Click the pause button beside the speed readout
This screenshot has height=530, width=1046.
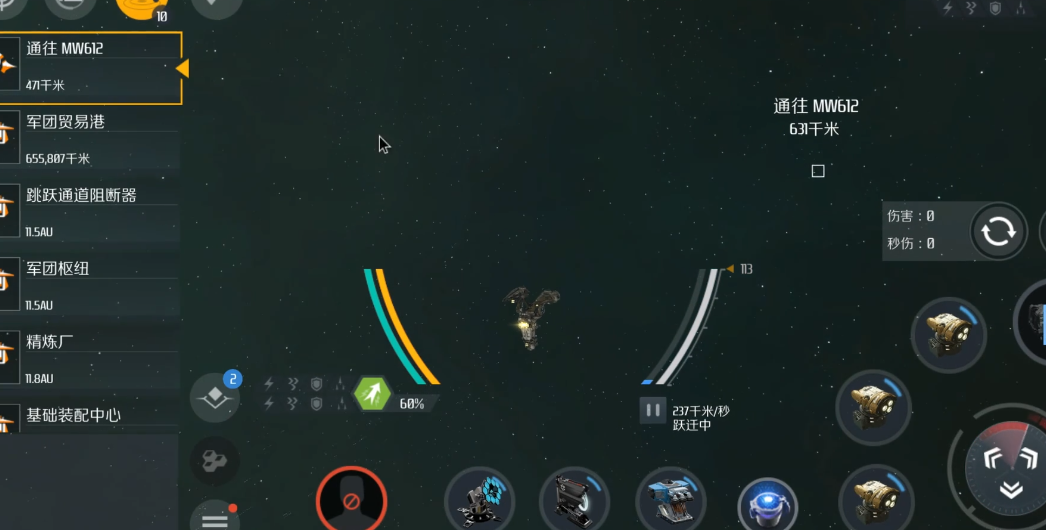(x=652, y=410)
